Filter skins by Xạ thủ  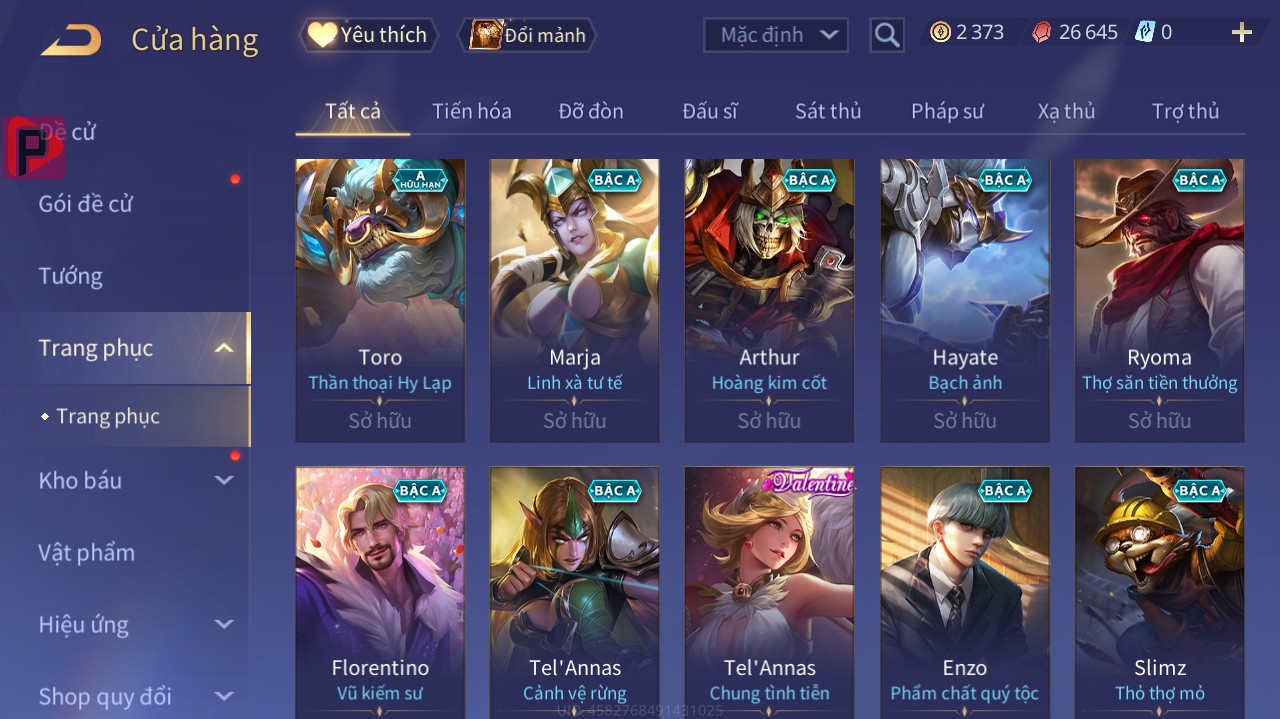tap(1066, 111)
